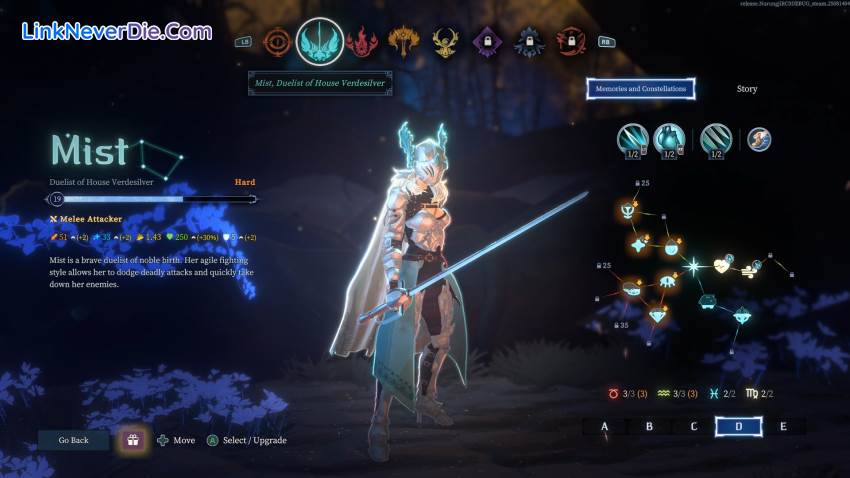Select the bright central star constellation node

(x=693, y=266)
